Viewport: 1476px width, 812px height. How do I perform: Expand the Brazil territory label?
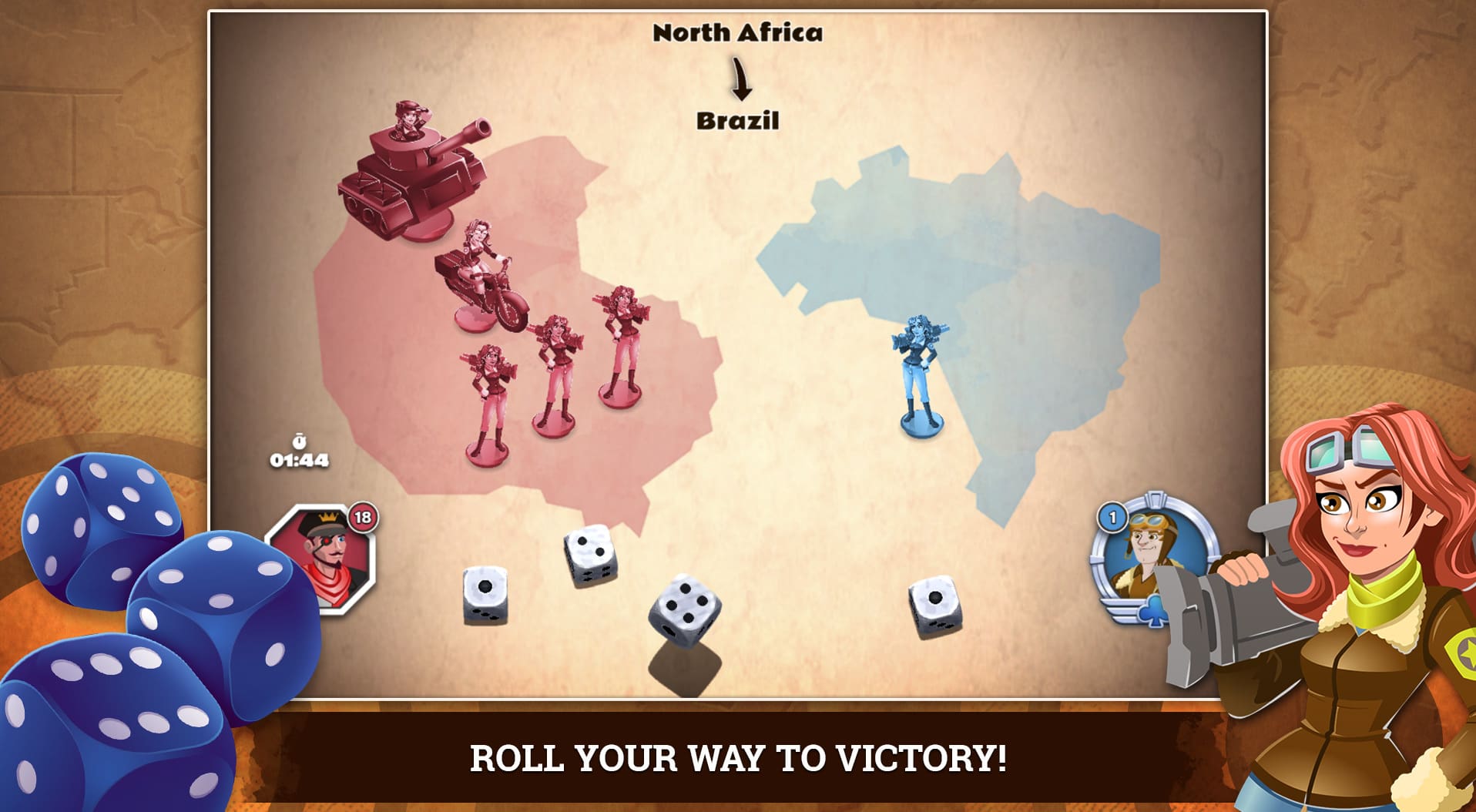[739, 120]
